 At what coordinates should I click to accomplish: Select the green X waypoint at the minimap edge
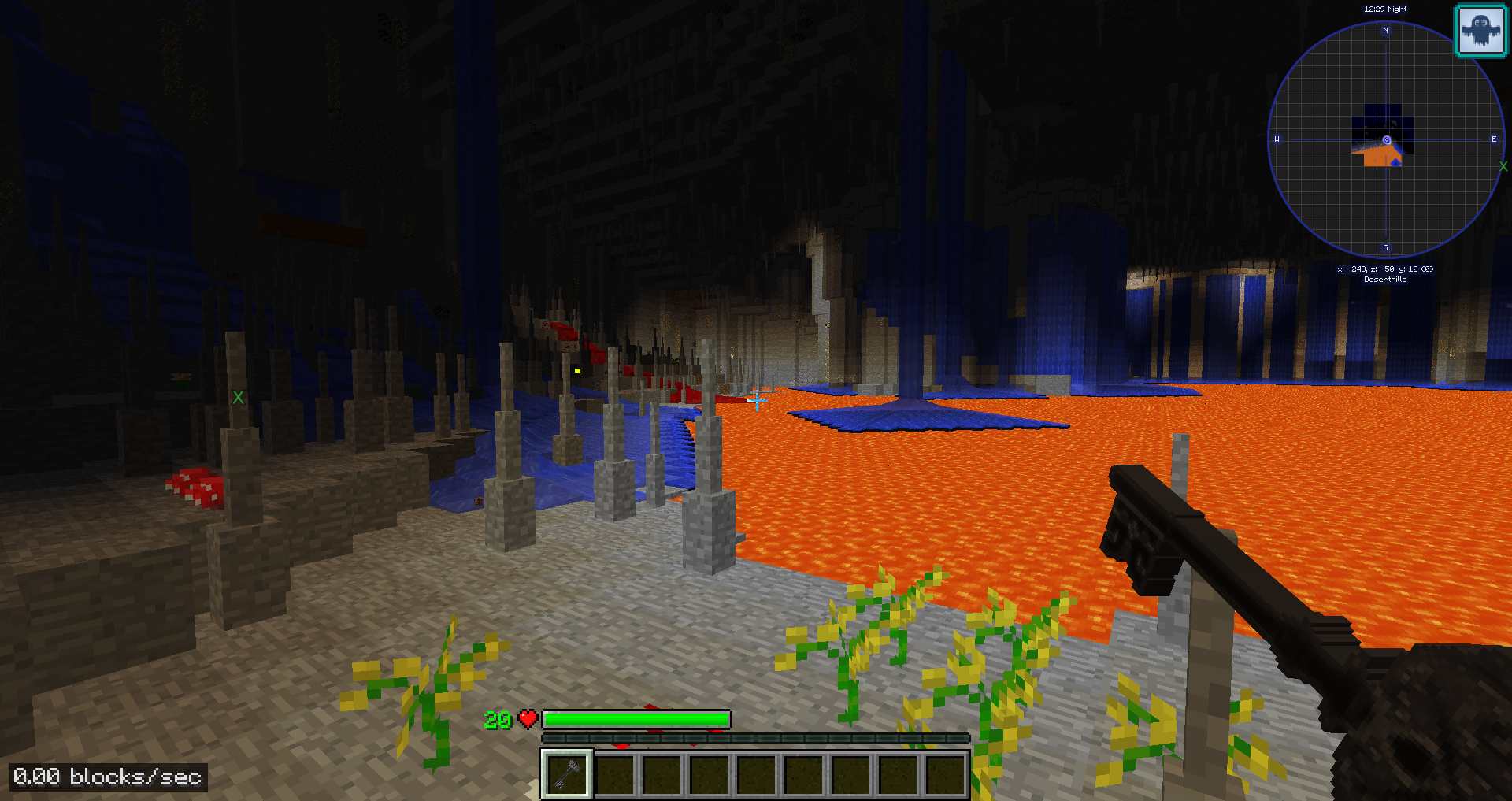point(1504,166)
